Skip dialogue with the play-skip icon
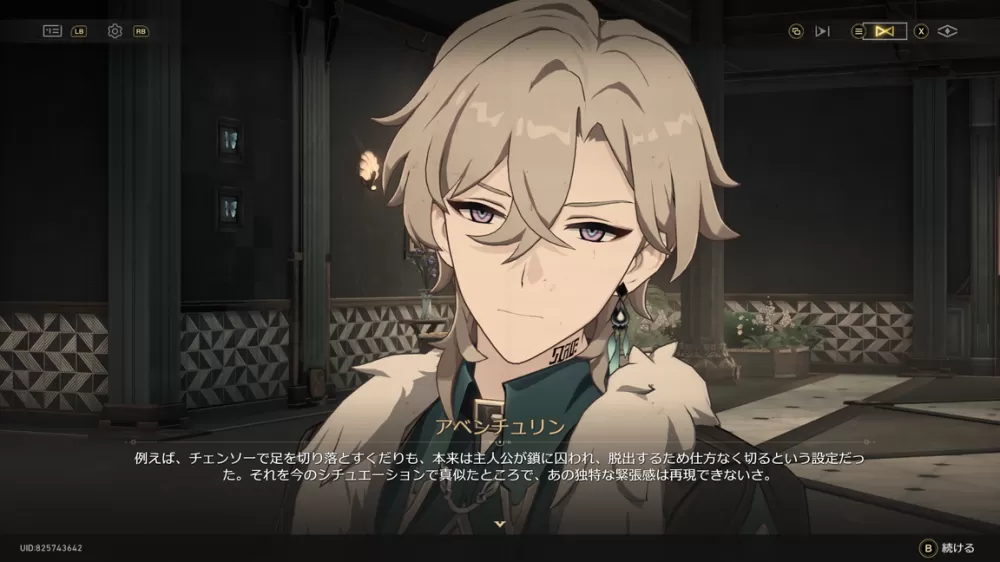Image resolution: width=1000 pixels, height=562 pixels. coord(822,31)
